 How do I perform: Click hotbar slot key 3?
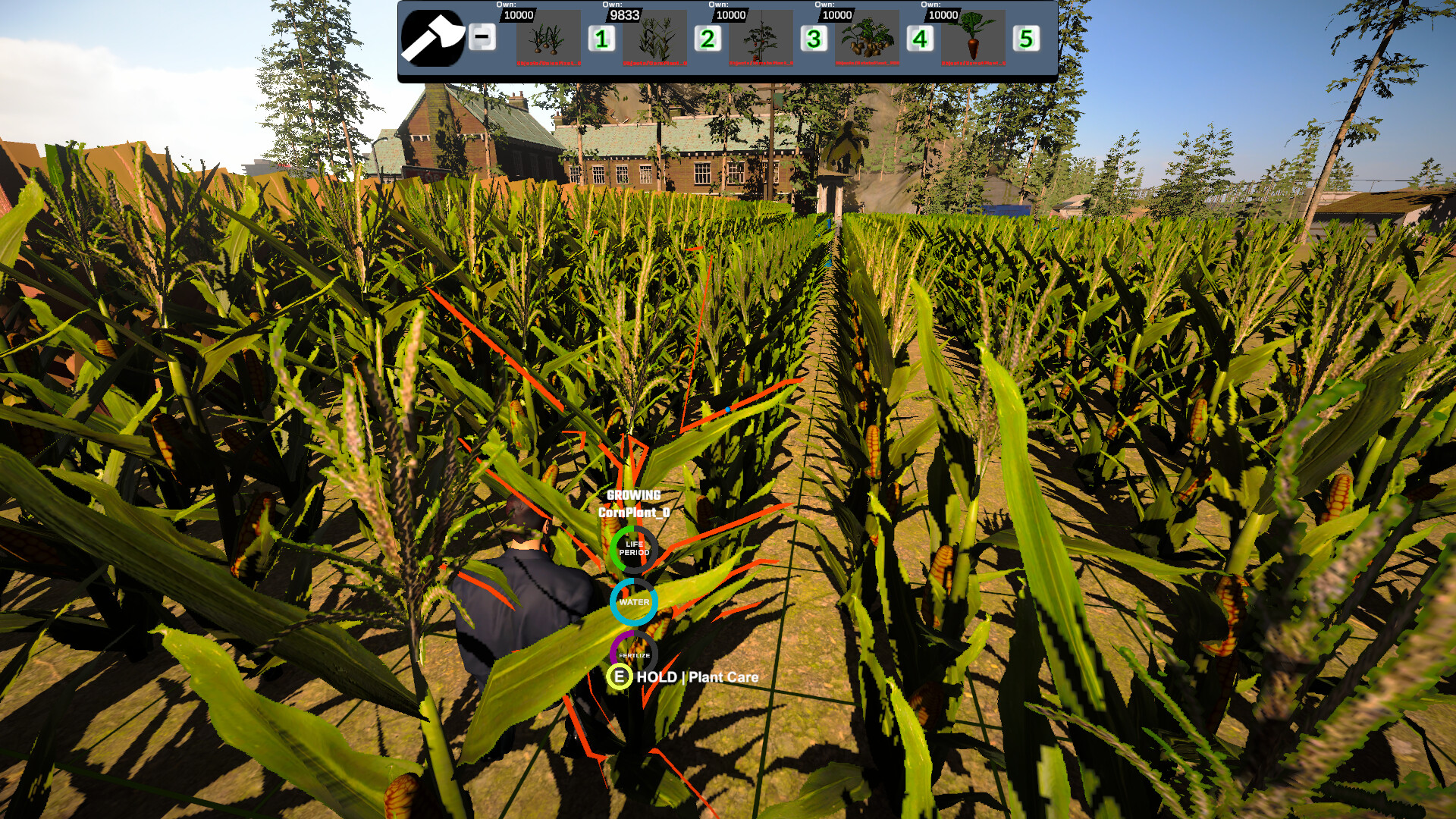coord(814,39)
